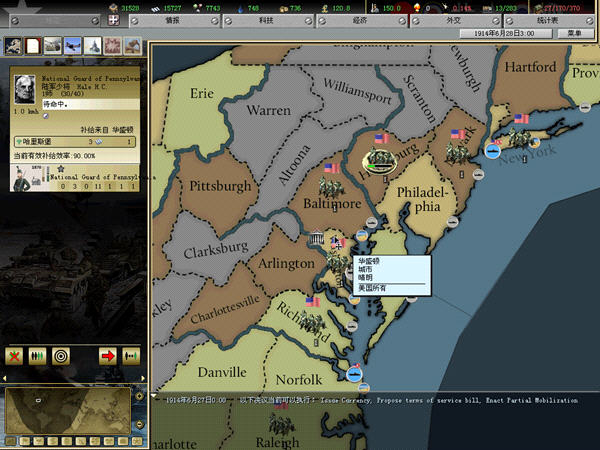The height and width of the screenshot is (450, 600).
Task: Click the bullseye target button
Action: pyautogui.click(x=62, y=355)
